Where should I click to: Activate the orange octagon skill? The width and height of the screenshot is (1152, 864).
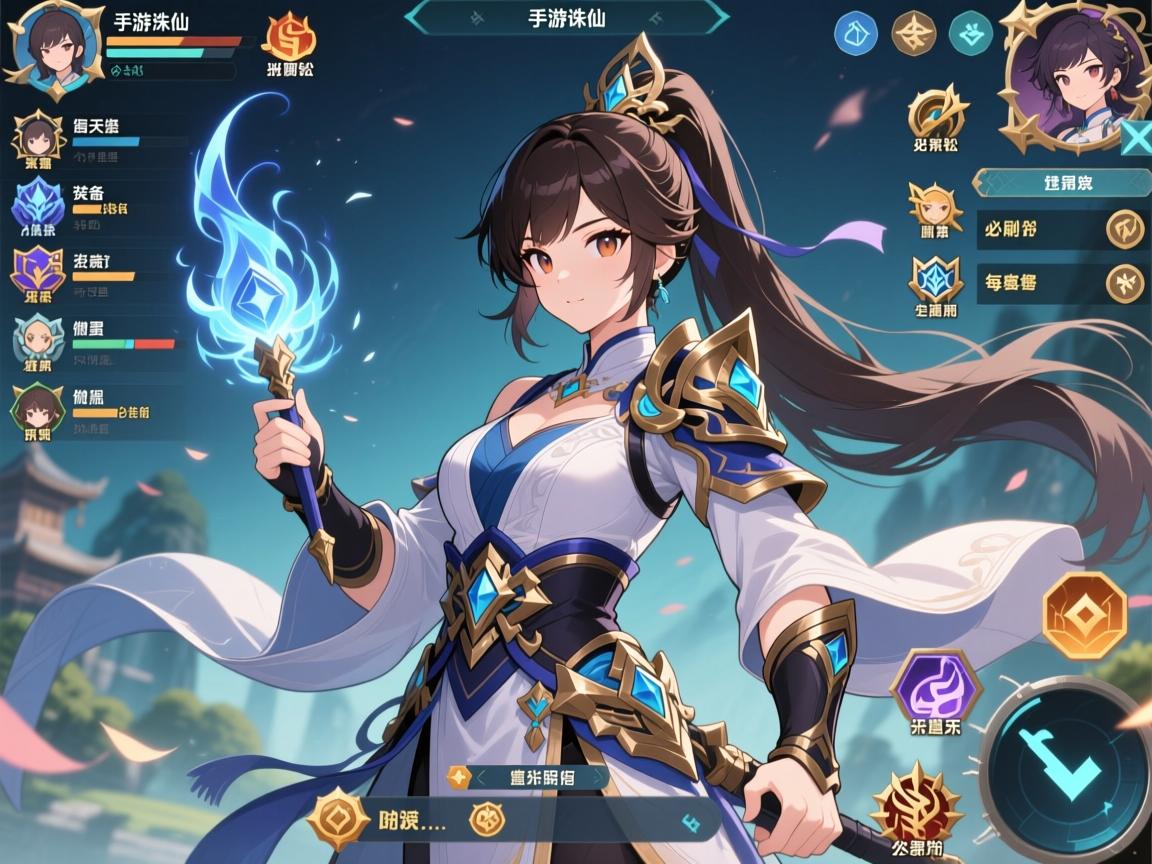coord(1083,617)
